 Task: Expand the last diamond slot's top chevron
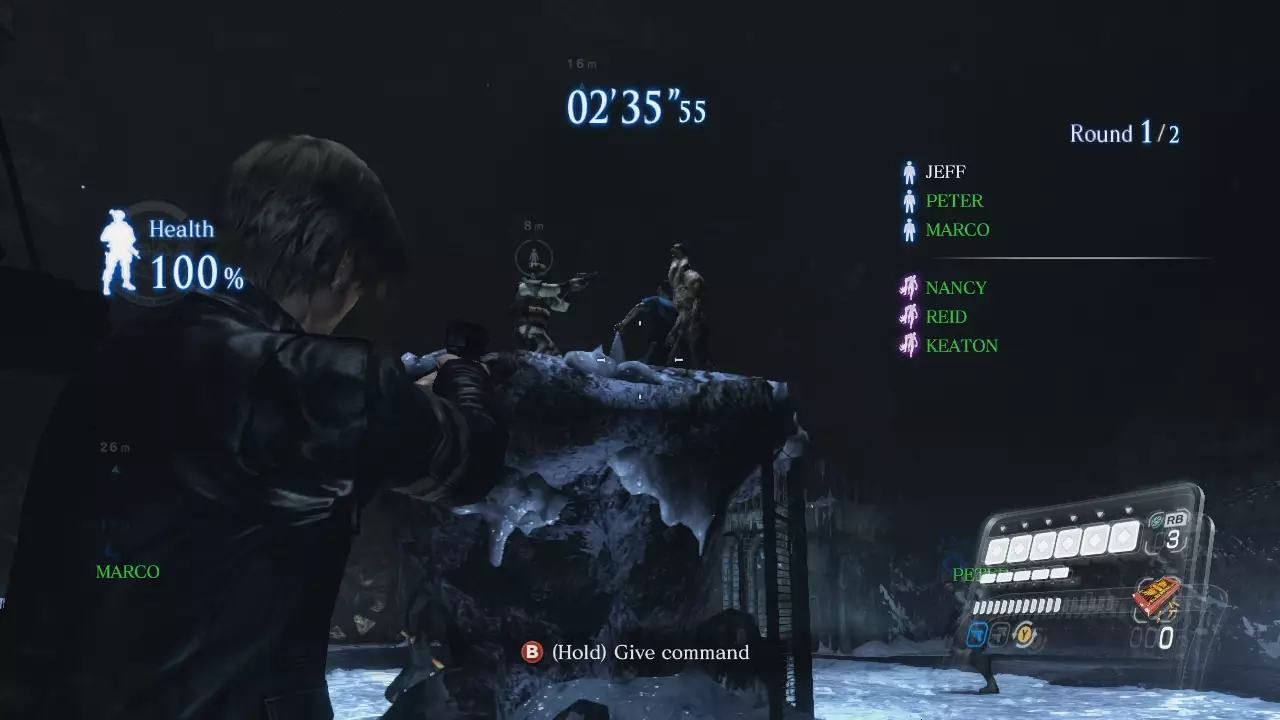click(x=1128, y=509)
